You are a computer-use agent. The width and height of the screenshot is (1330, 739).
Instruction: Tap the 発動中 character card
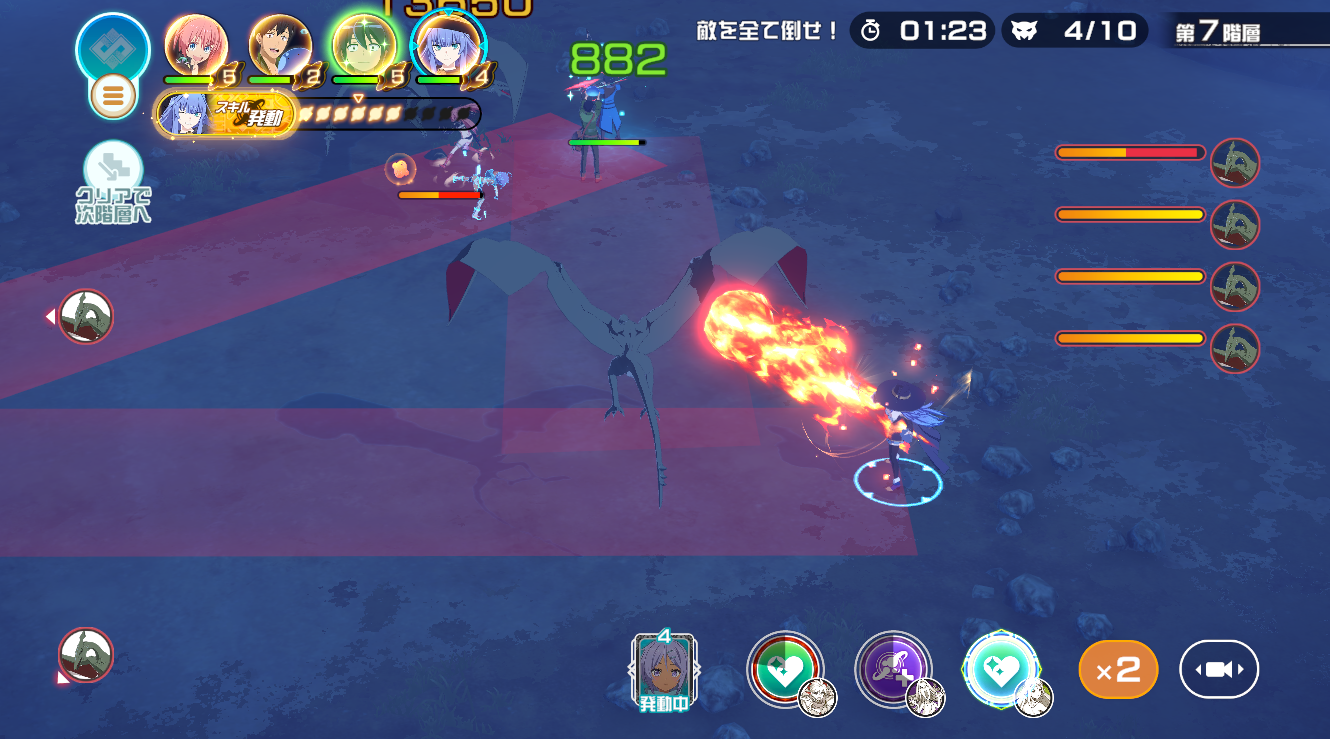click(x=665, y=670)
